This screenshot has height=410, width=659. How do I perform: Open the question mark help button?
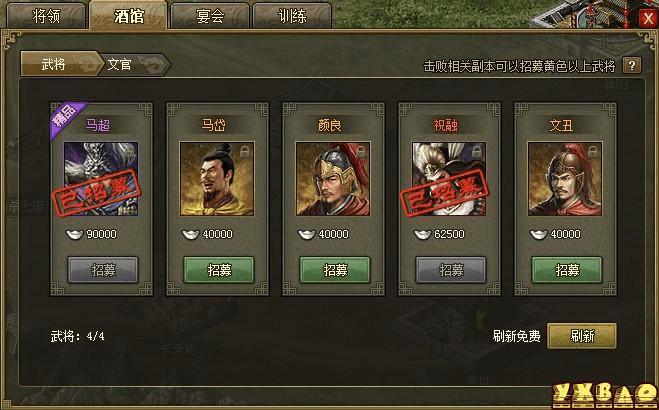631,66
